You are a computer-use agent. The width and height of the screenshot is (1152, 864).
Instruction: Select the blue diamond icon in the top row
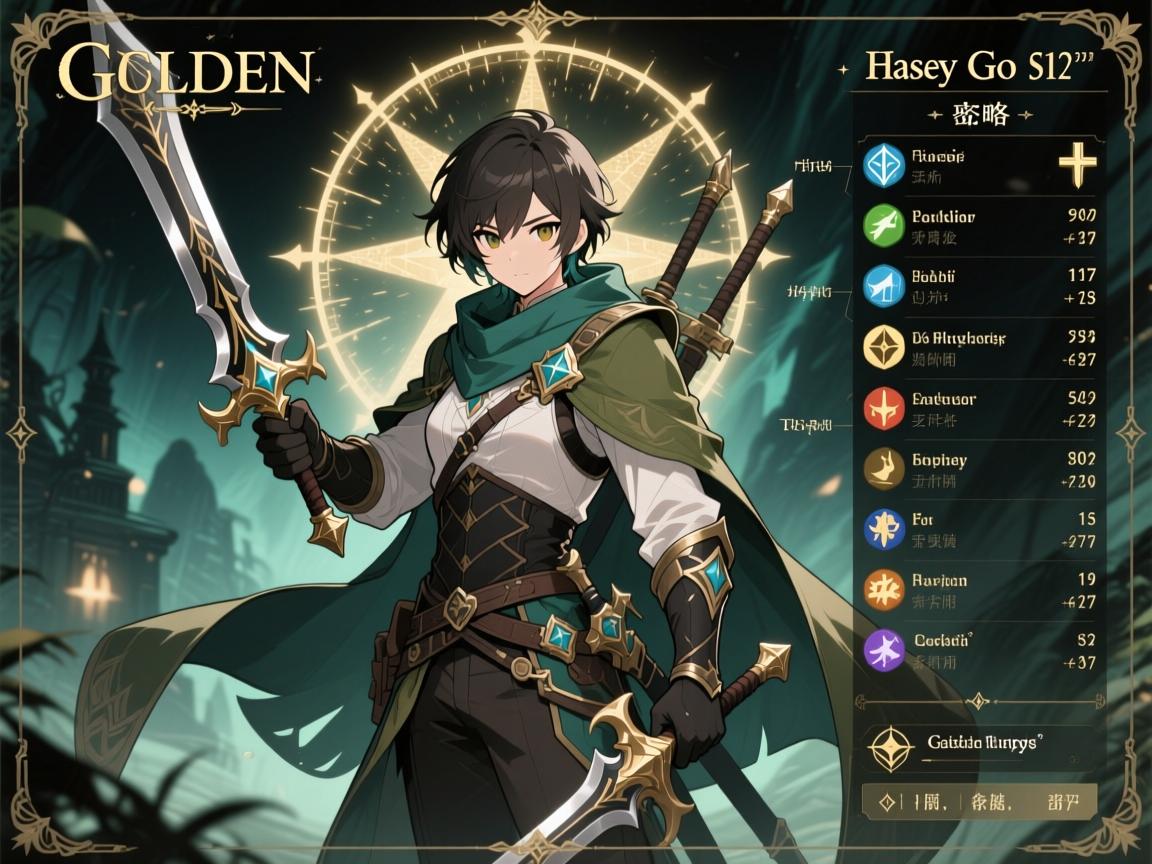click(883, 166)
